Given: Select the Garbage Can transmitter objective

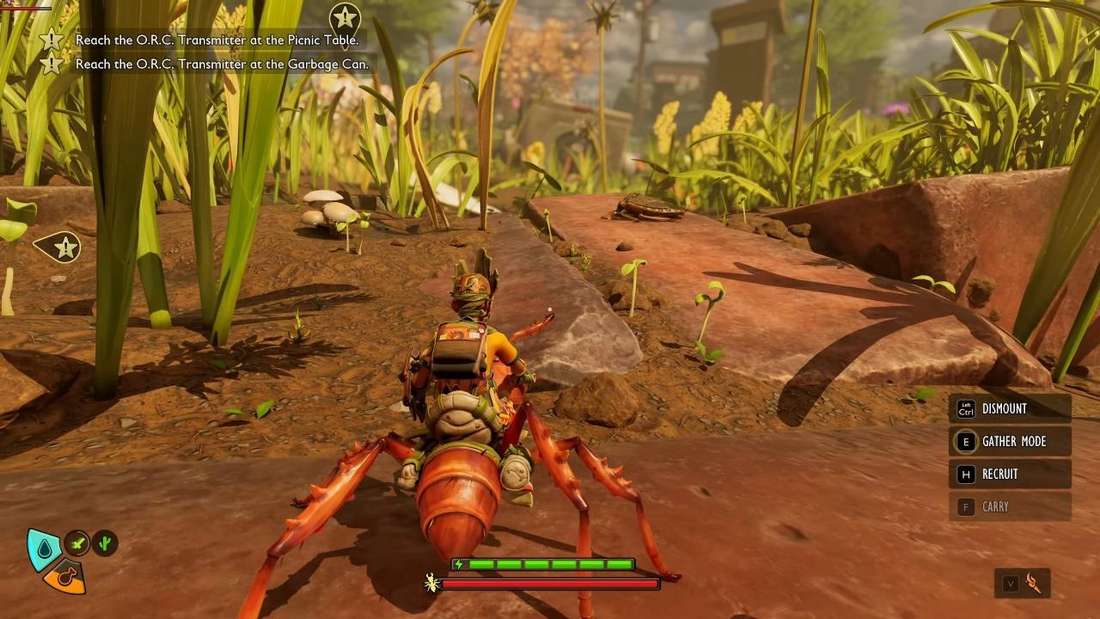Looking at the screenshot, I should tap(222, 63).
